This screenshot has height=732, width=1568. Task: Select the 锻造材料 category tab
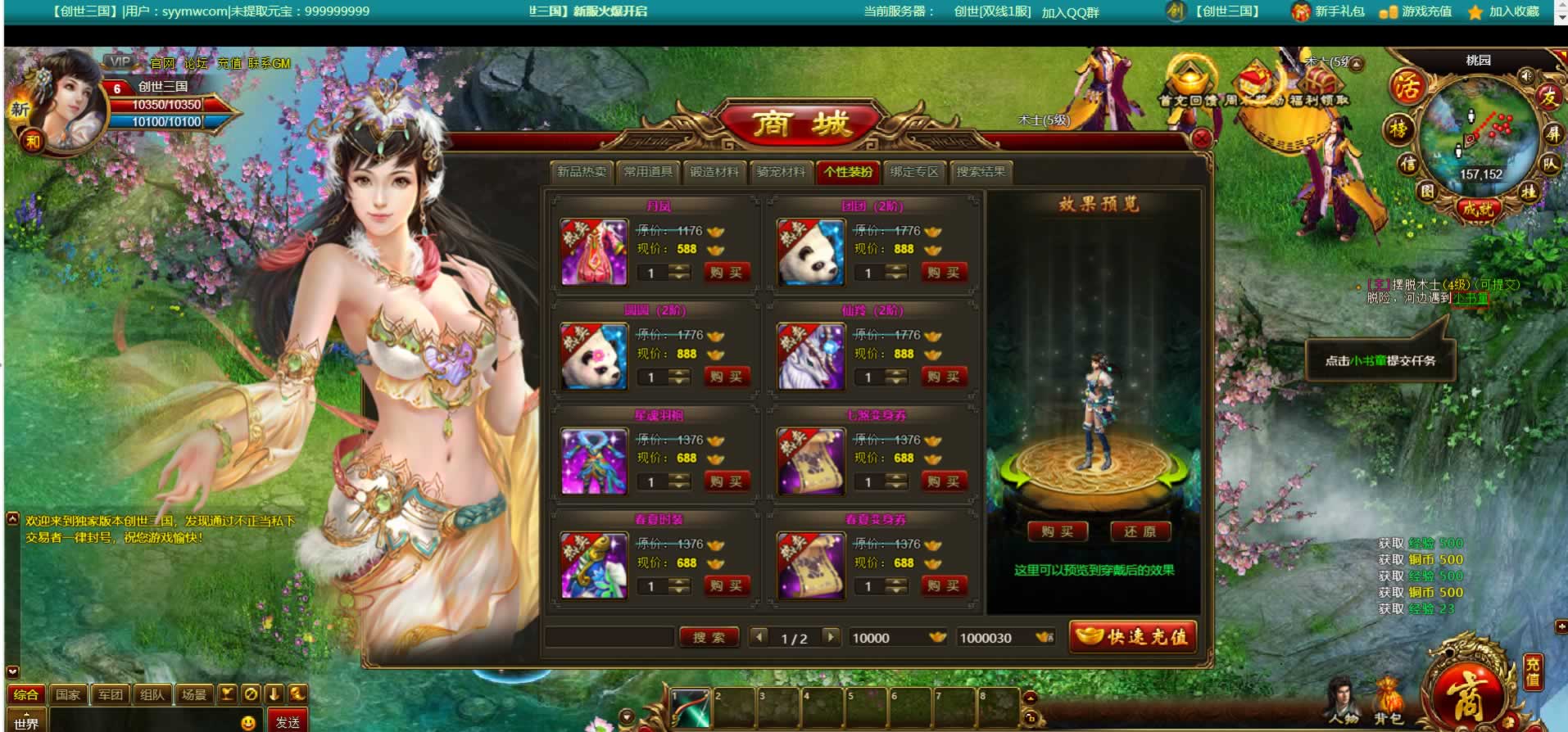click(714, 172)
